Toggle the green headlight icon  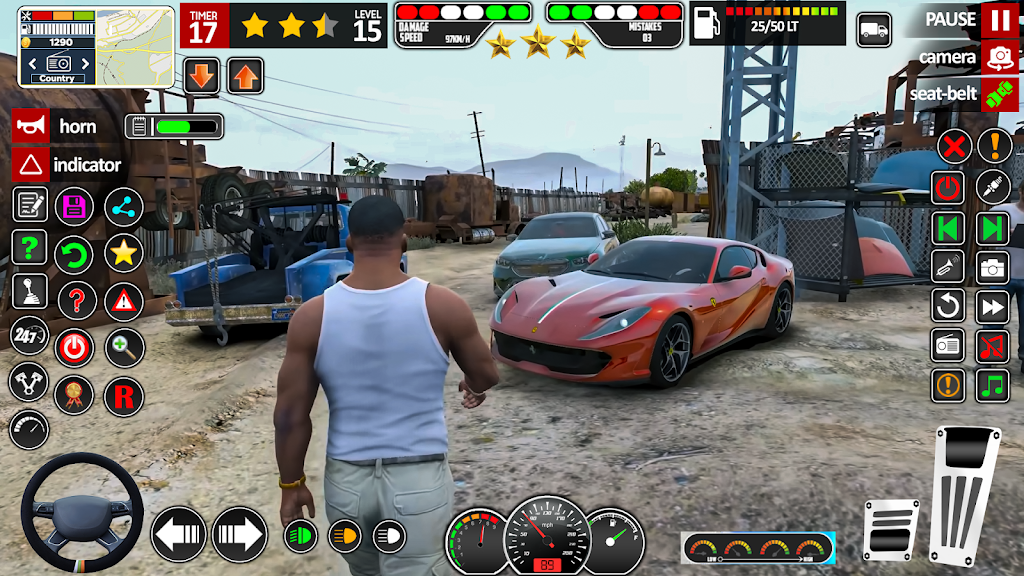coord(300,536)
